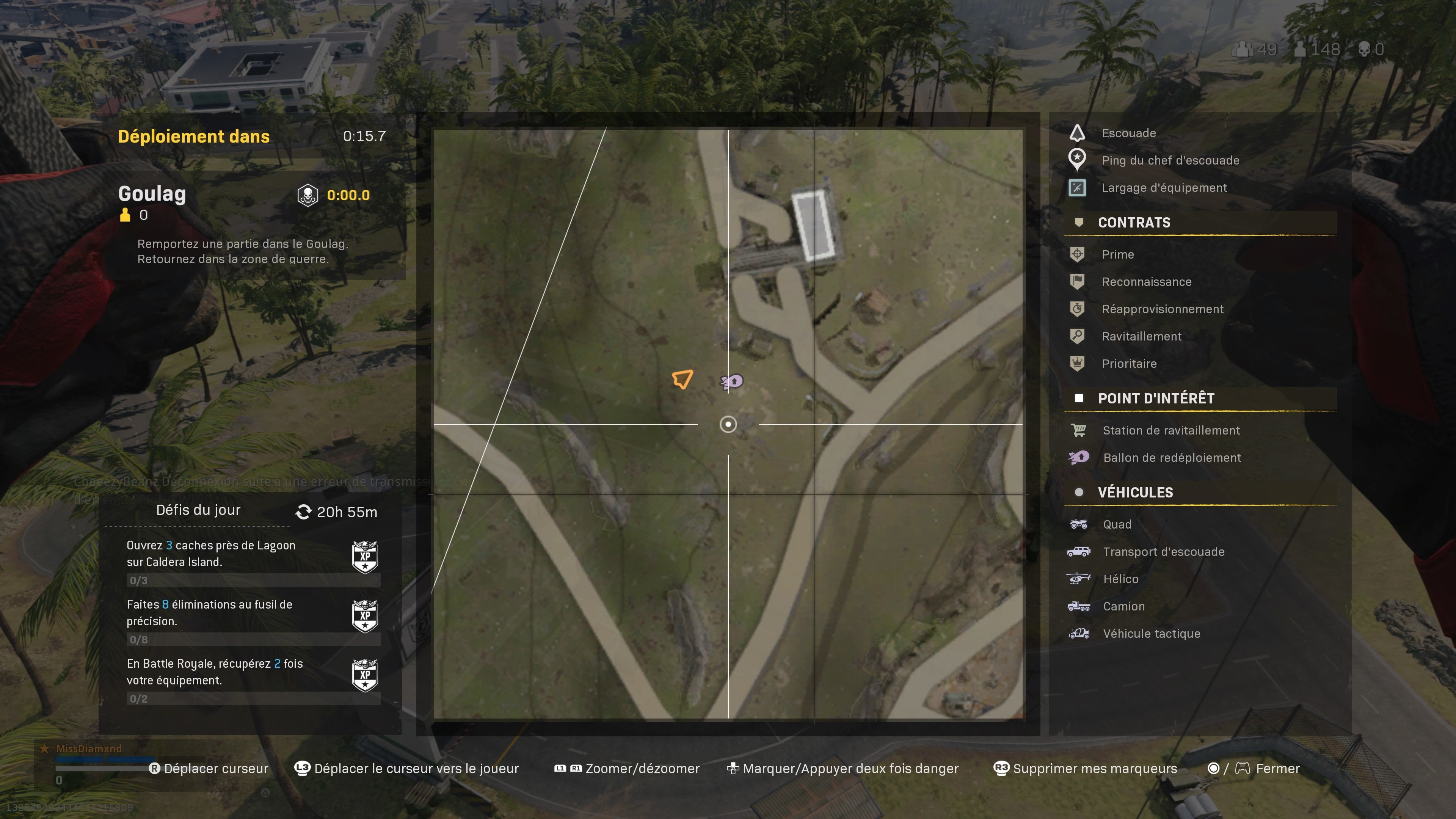Pick the Ravitaillement contract entry
The image size is (1456, 819).
pyautogui.click(x=1141, y=336)
